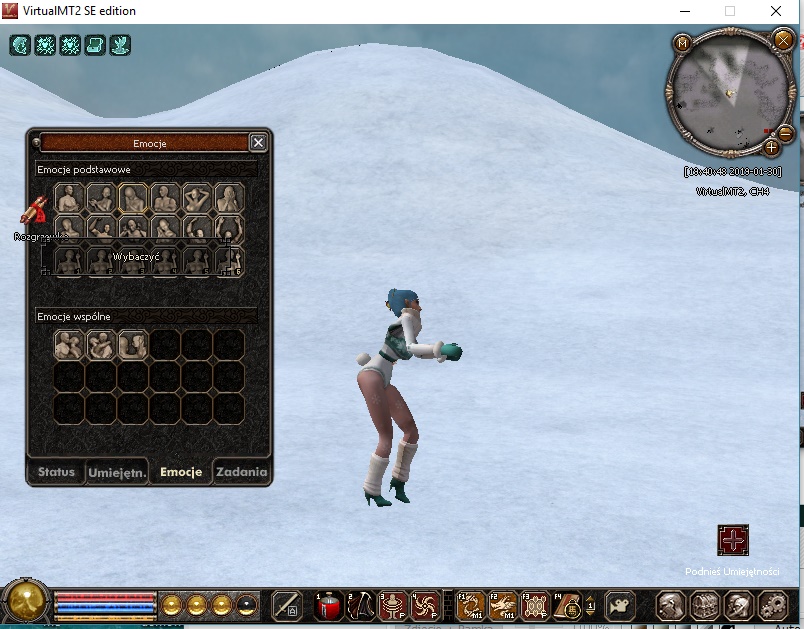Close the VirtualMT2 game window

(777, 11)
